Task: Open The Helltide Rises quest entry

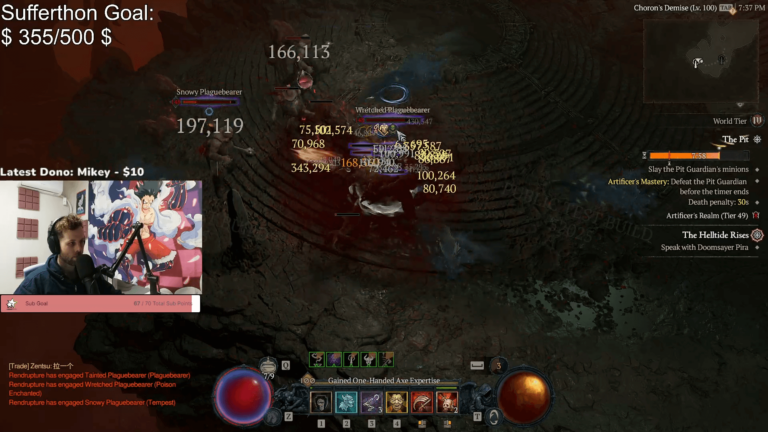Action: coord(715,235)
